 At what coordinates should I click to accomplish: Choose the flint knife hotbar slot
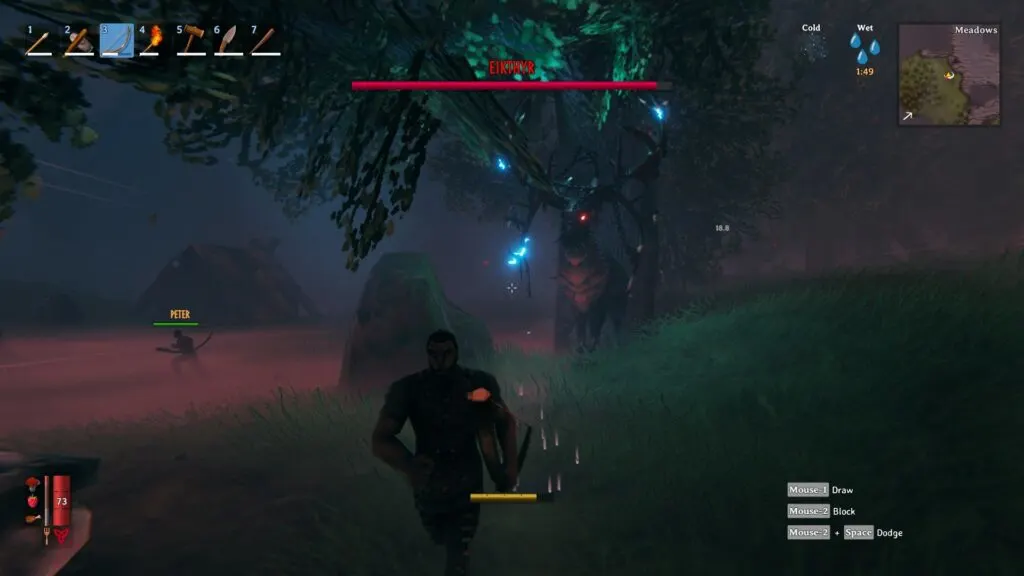(x=228, y=42)
